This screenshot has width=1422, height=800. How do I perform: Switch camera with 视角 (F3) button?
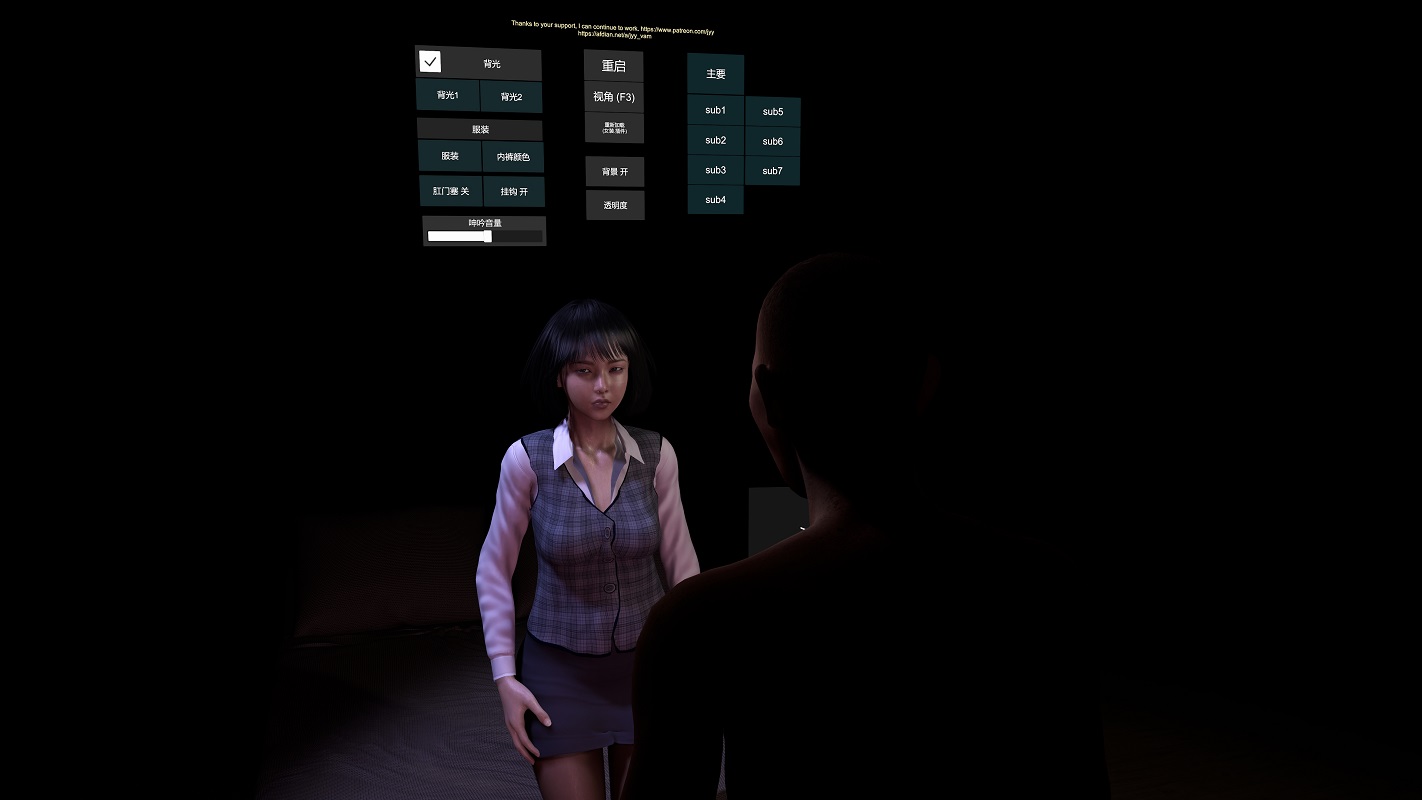(614, 97)
